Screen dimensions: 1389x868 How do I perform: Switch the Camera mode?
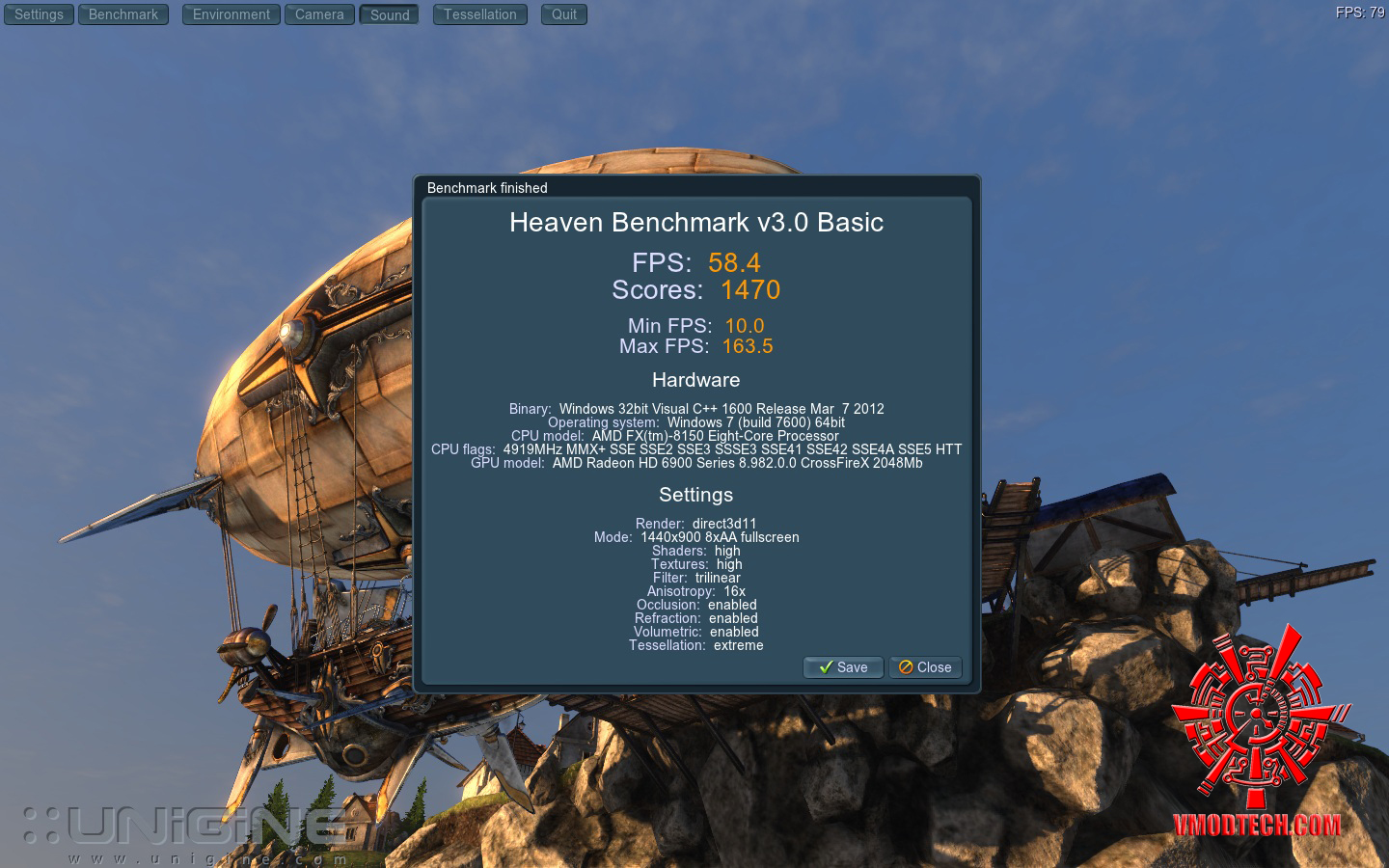click(319, 14)
